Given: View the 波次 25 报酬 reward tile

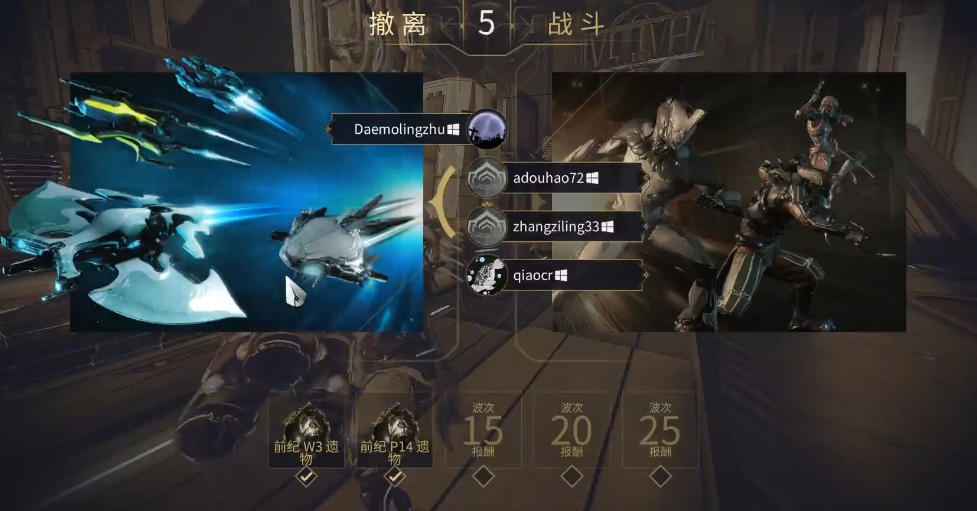Looking at the screenshot, I should click(x=660, y=432).
